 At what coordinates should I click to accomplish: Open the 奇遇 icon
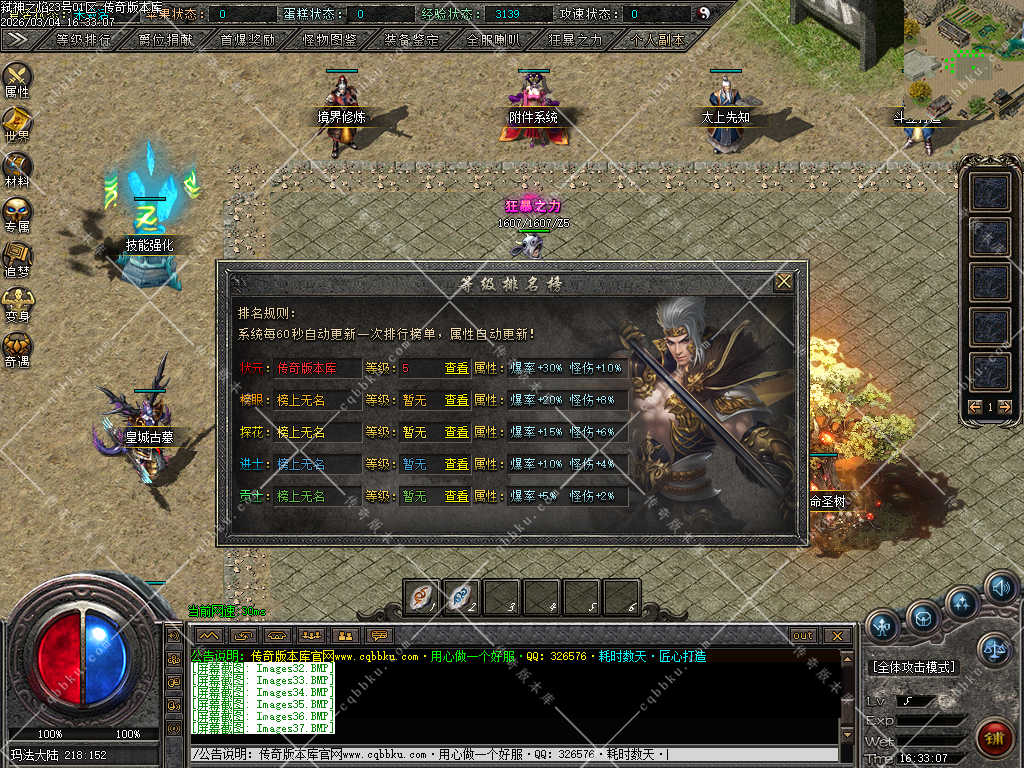click(x=17, y=347)
